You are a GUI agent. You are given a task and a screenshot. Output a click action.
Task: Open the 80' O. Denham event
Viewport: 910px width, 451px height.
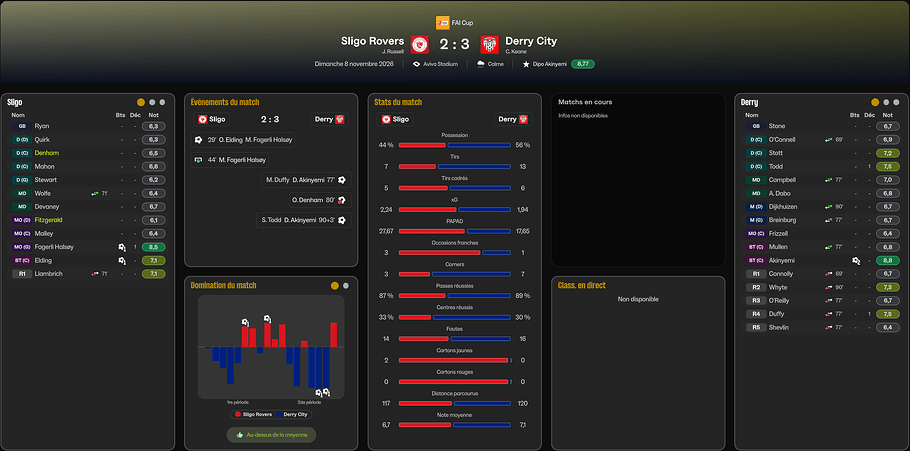[x=313, y=200]
